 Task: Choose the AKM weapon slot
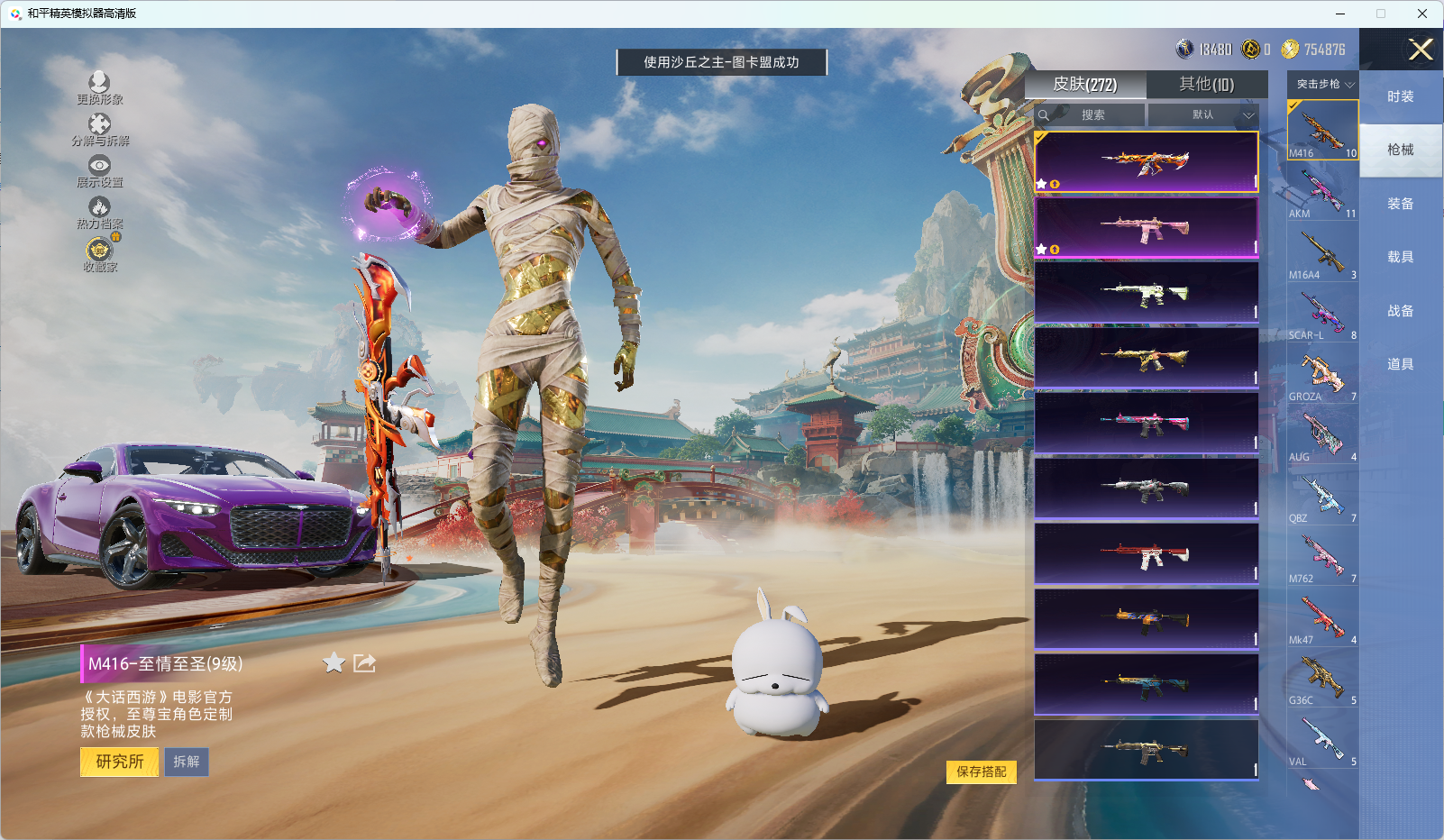1322,193
